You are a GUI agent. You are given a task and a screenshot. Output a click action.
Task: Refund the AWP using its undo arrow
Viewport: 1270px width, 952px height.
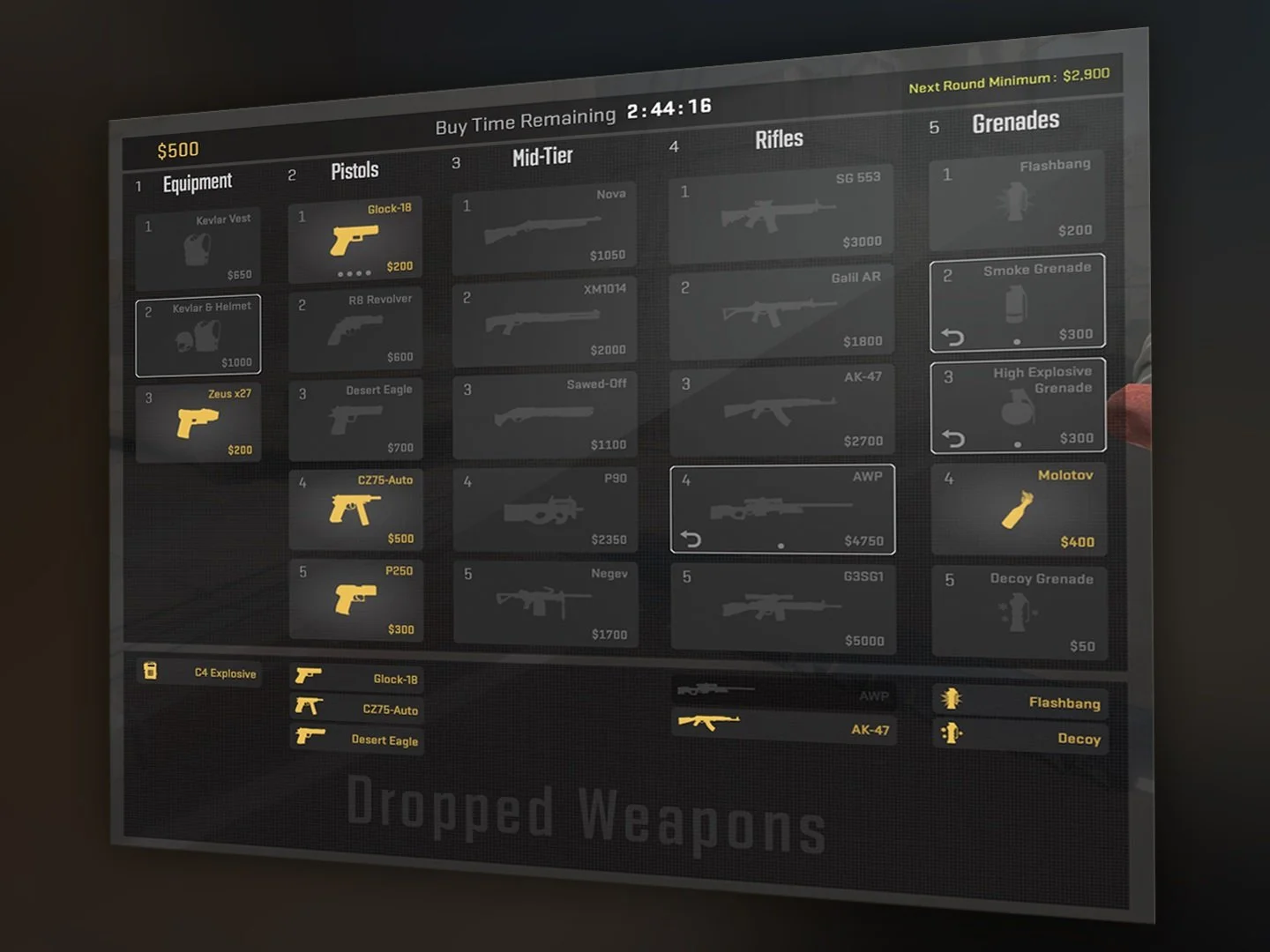[x=691, y=538]
